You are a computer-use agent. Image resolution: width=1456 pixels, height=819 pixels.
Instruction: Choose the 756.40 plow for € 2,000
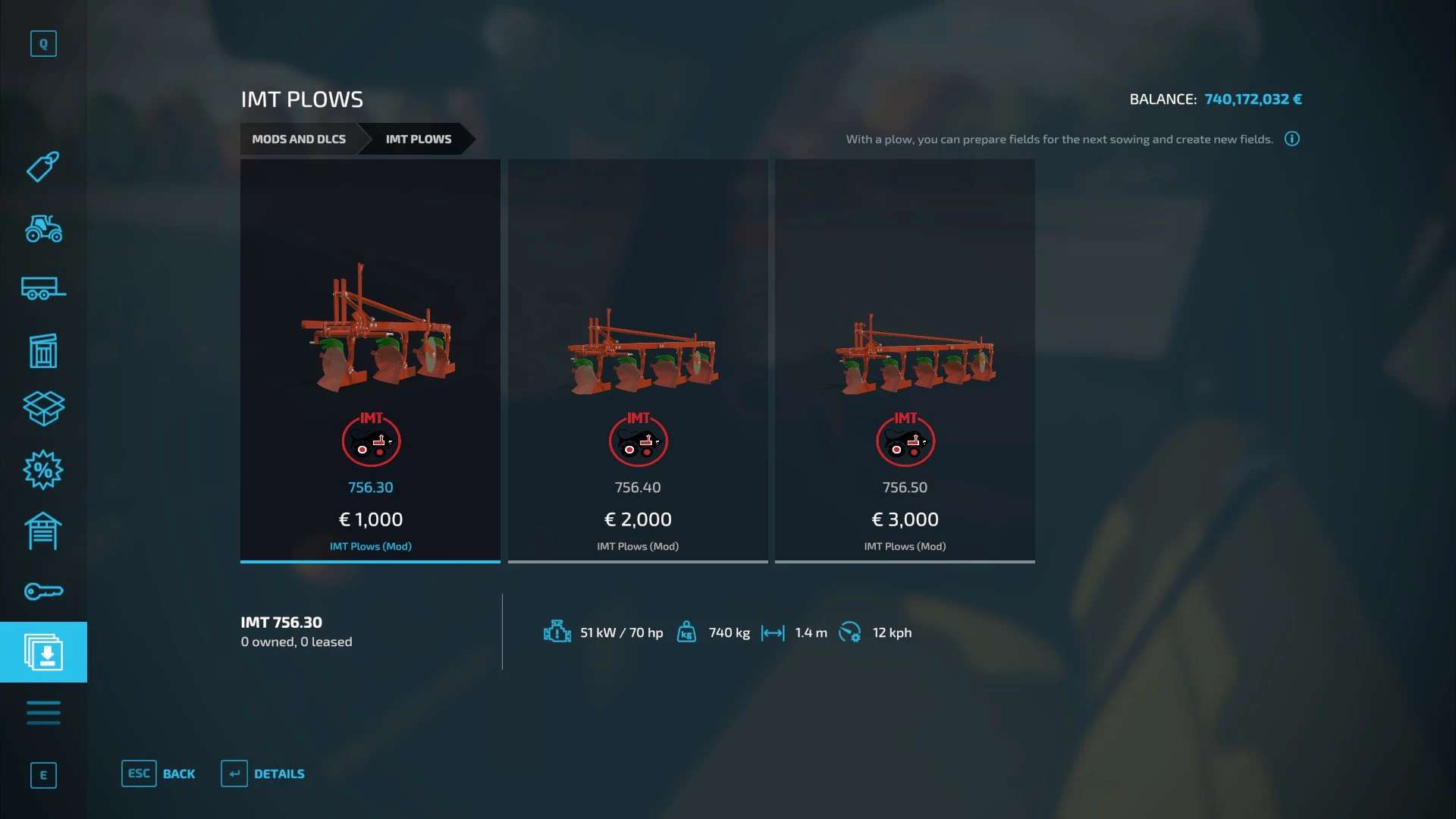pos(637,360)
